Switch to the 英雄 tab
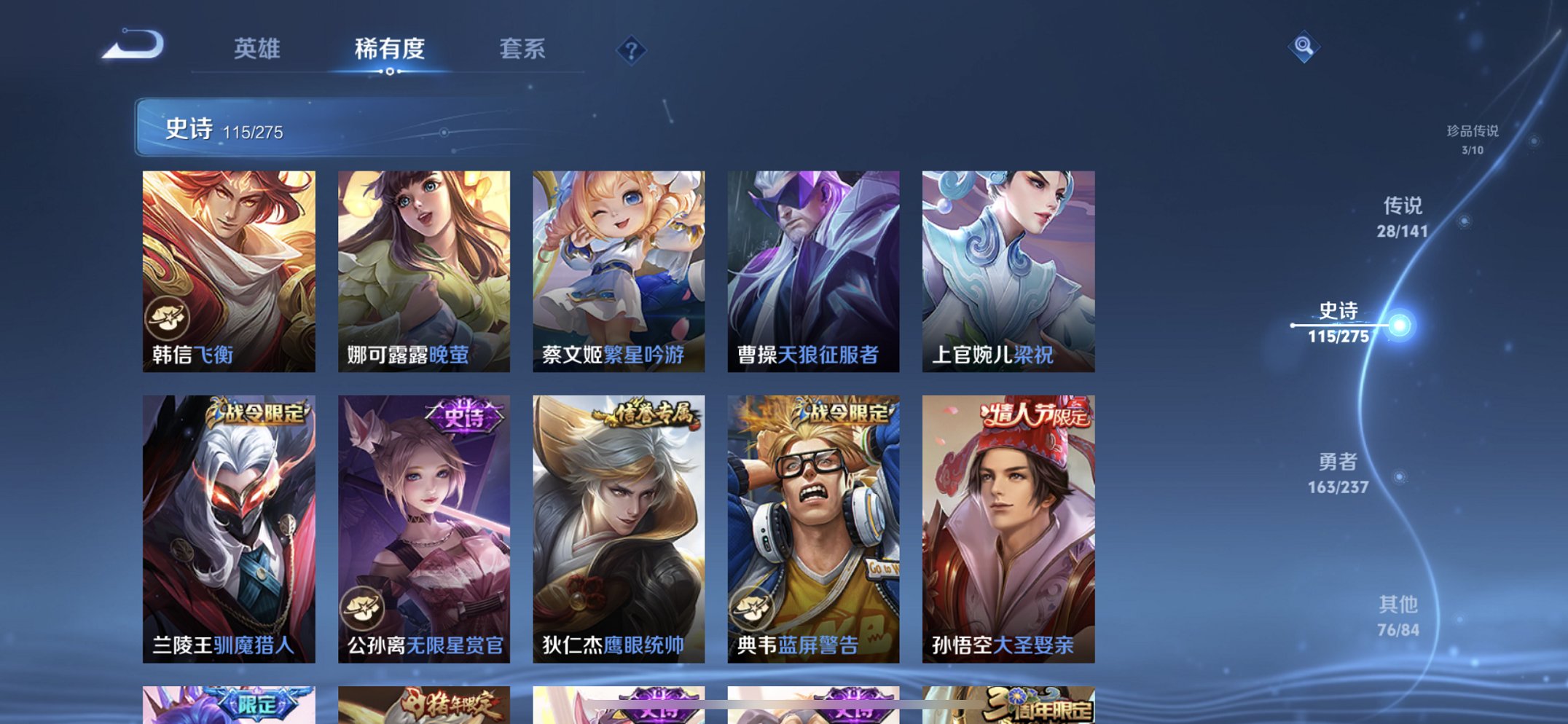 256,50
